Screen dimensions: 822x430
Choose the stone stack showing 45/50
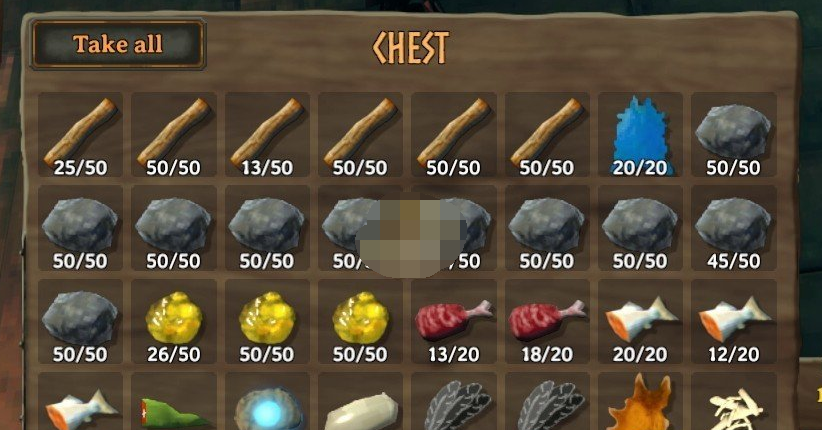click(x=733, y=228)
